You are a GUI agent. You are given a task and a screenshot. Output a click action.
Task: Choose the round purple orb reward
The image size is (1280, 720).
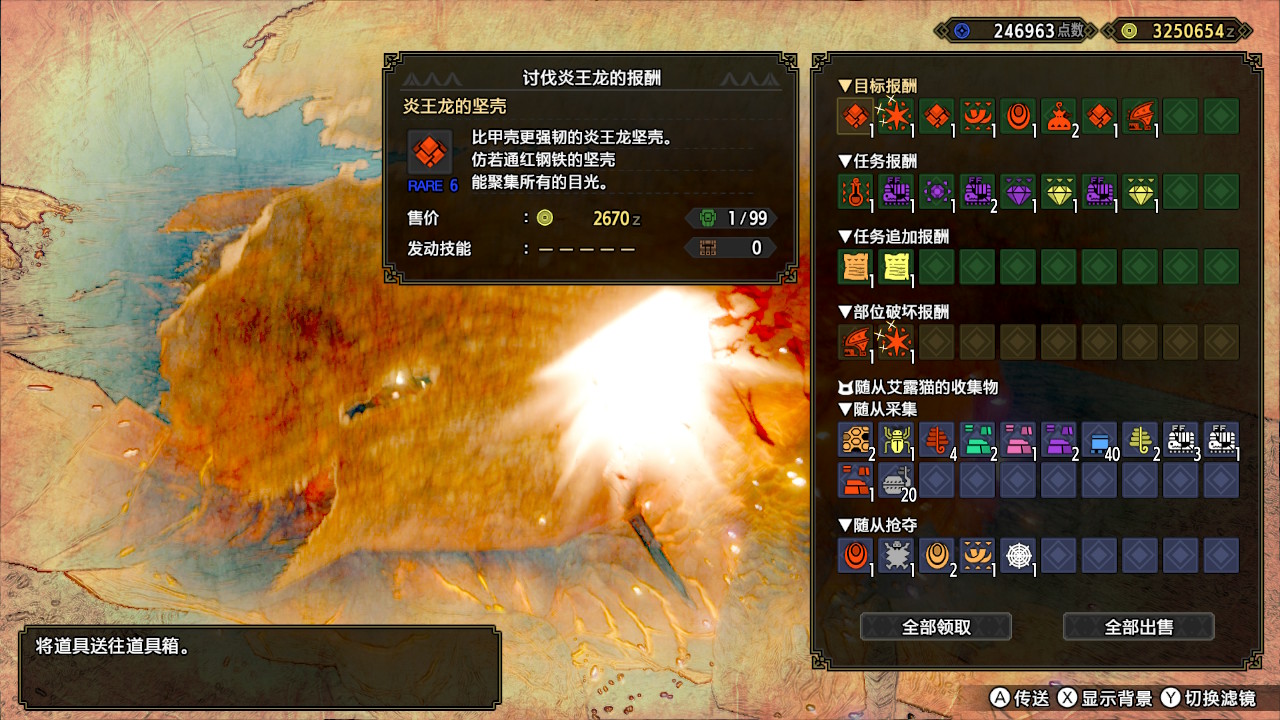pos(937,191)
